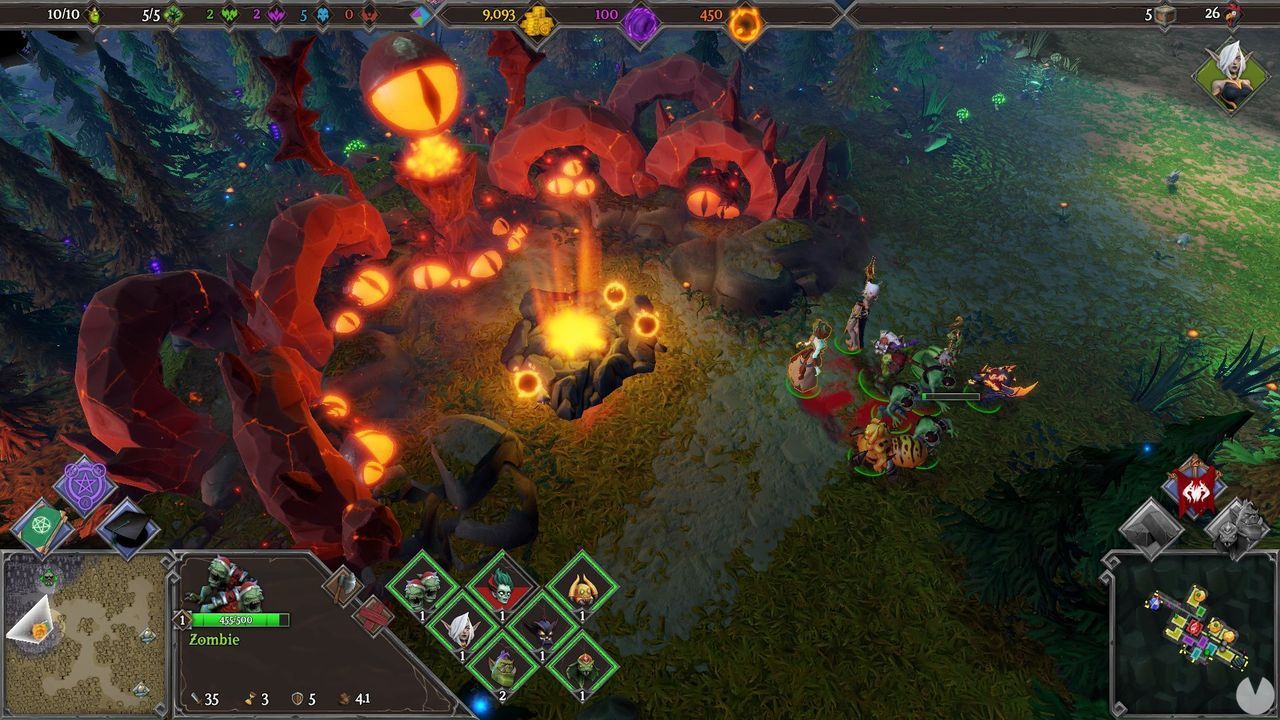Select the goblin portrait showing count 2
The width and height of the screenshot is (1280, 720).
pos(502,670)
